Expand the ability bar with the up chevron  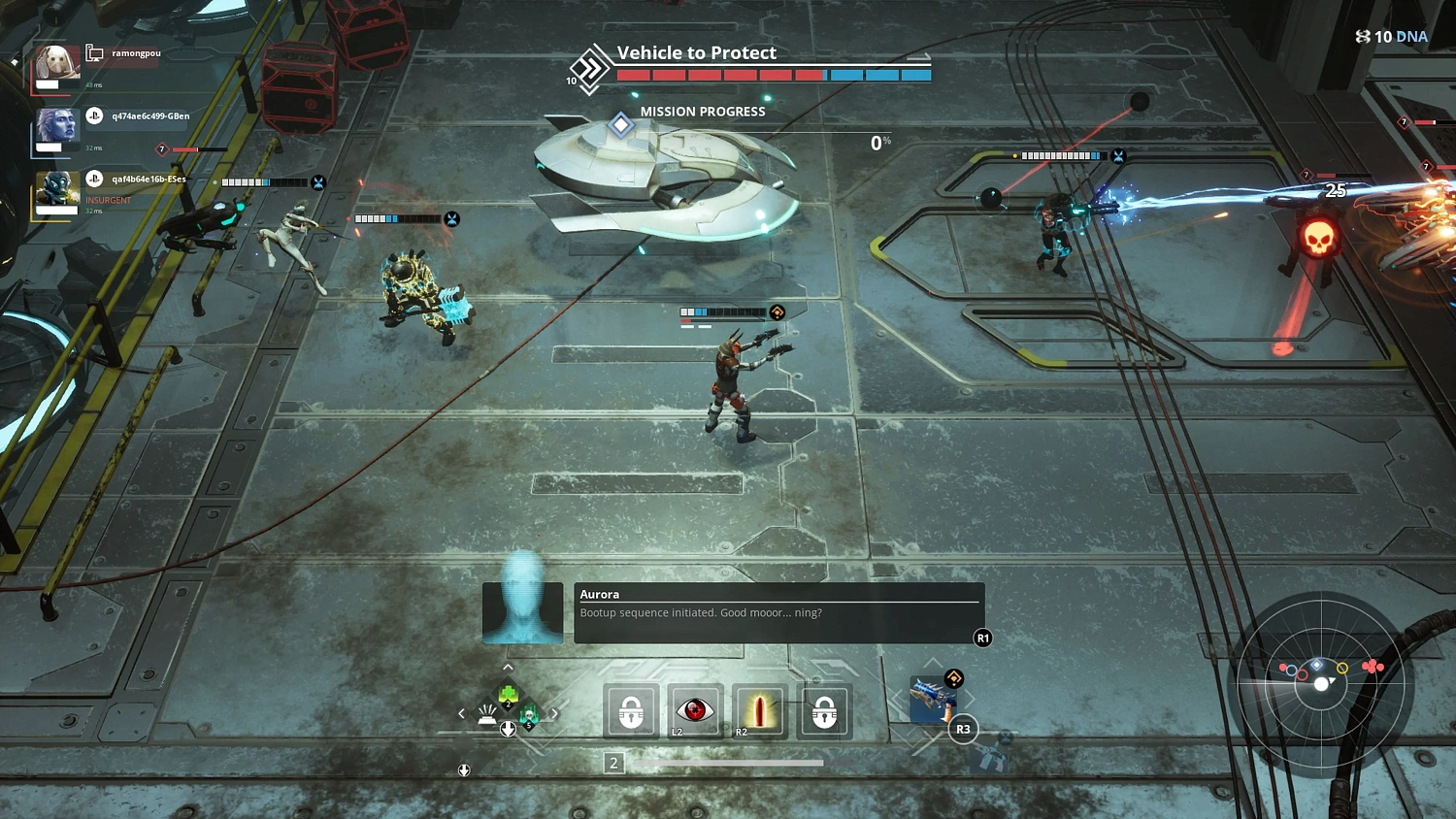coord(507,667)
